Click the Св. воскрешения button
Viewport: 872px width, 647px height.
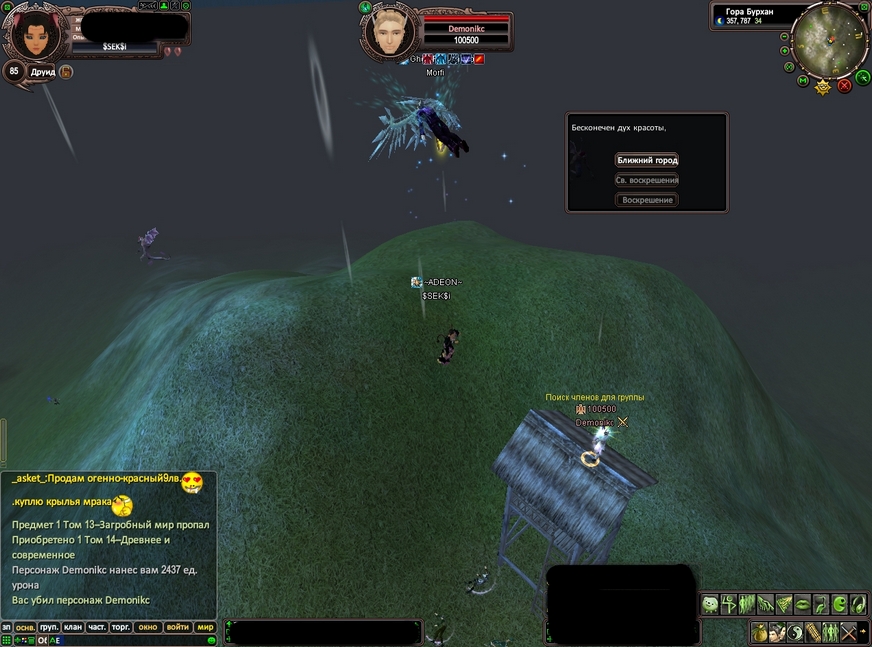tap(647, 180)
